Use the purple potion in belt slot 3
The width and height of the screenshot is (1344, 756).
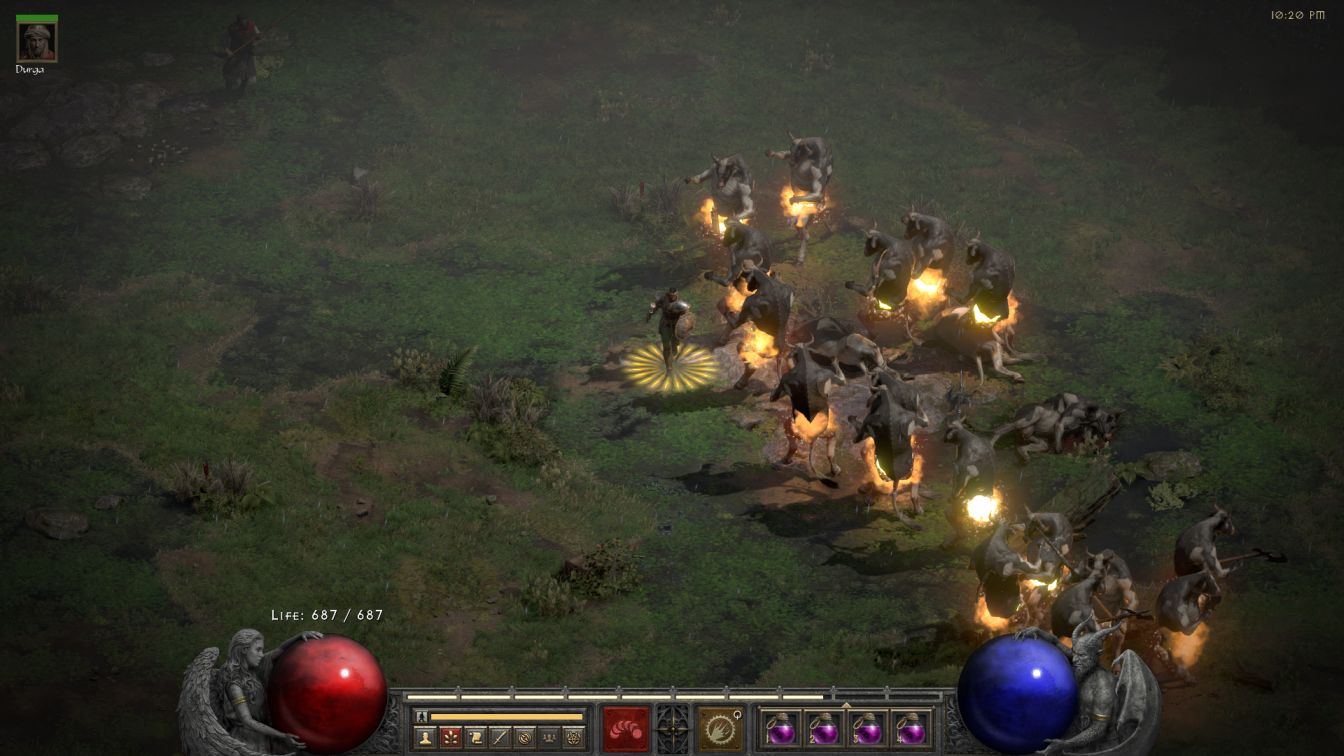coord(867,728)
